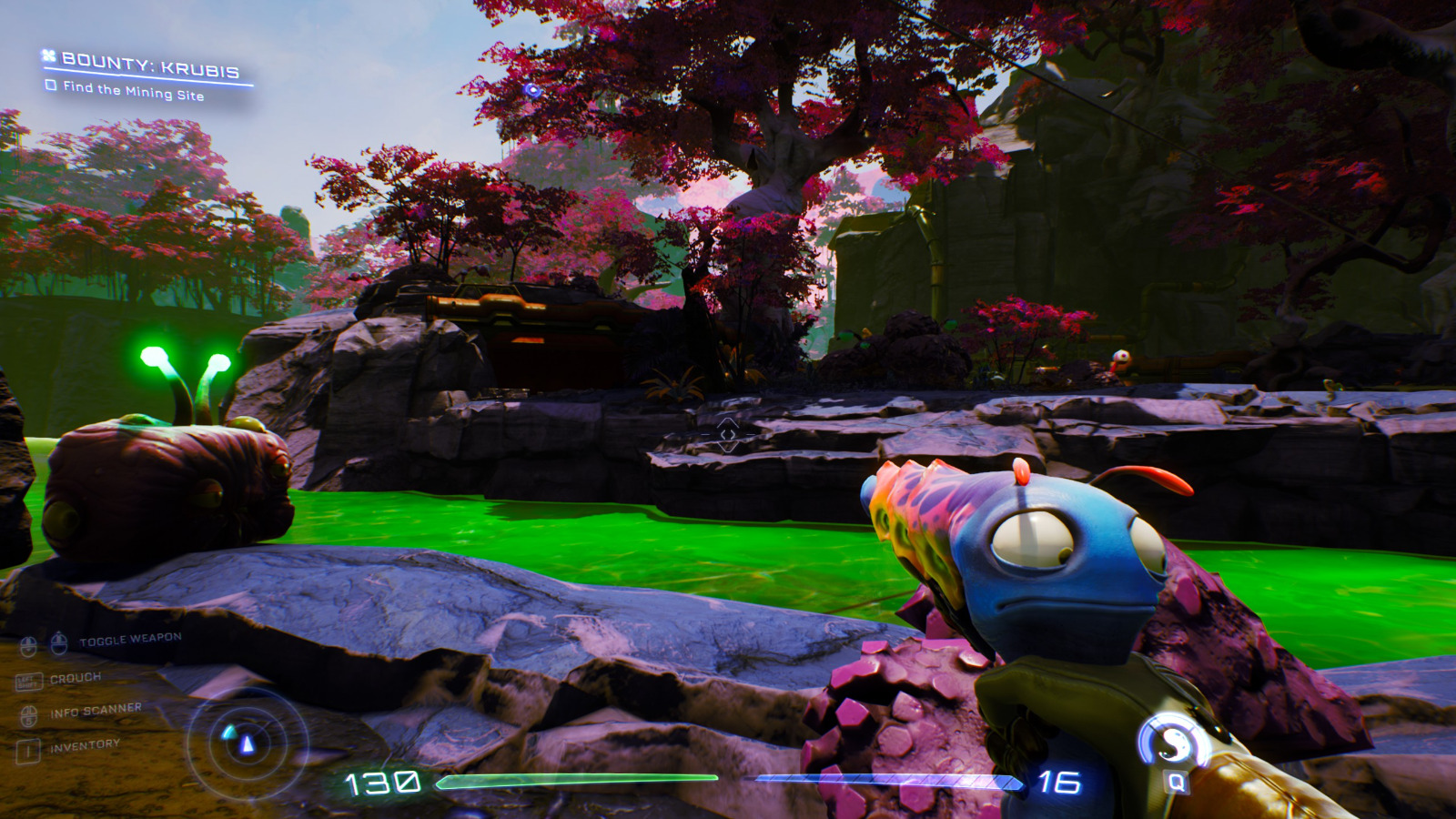Select the mouse wheel up Toggle Weapon icon

[x=58, y=642]
